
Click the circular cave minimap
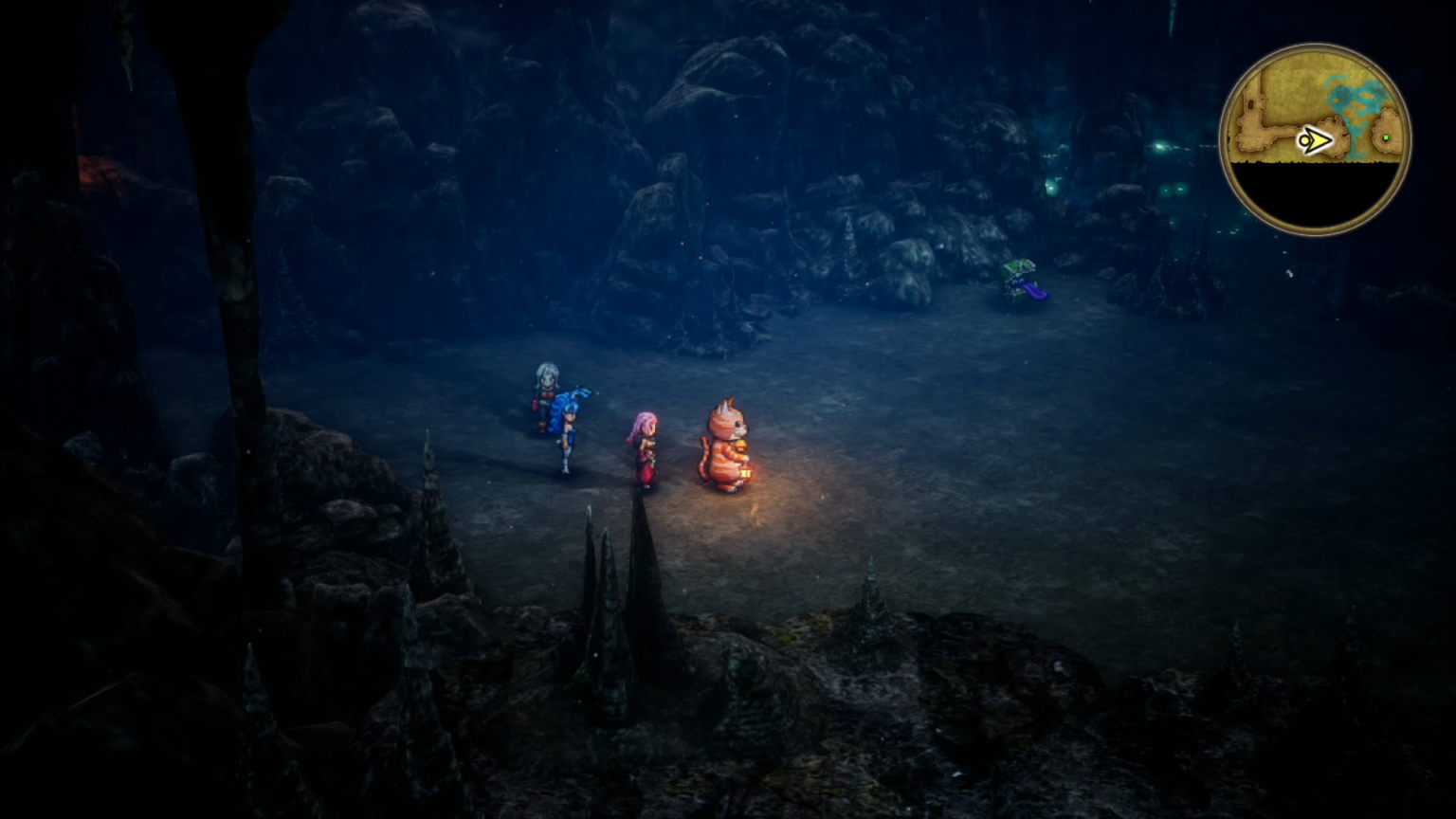pyautogui.click(x=1315, y=139)
